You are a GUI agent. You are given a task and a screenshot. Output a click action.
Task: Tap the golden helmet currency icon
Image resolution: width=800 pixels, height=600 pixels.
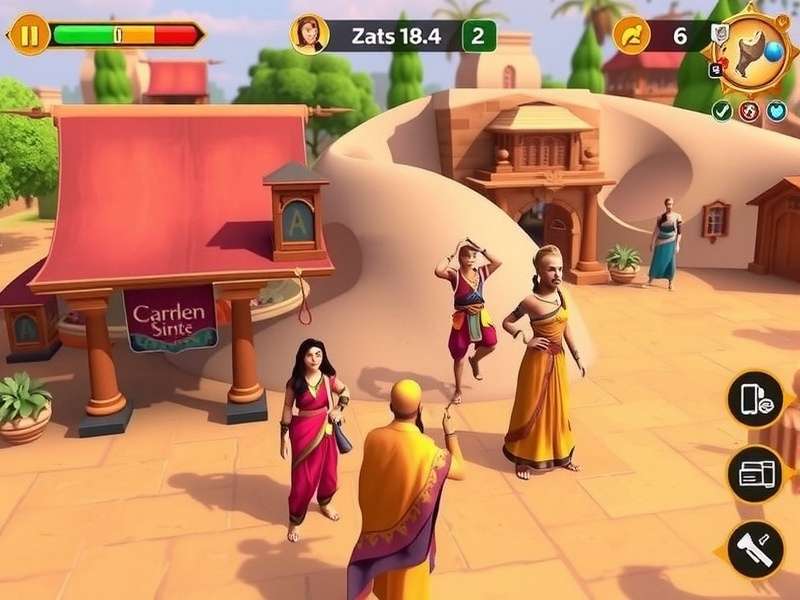tap(632, 35)
